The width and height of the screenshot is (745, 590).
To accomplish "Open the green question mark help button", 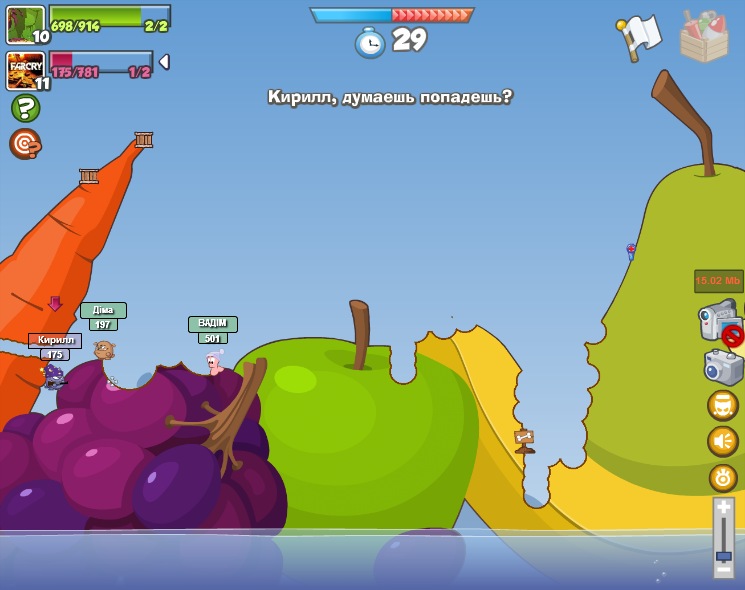I will coord(25,108).
